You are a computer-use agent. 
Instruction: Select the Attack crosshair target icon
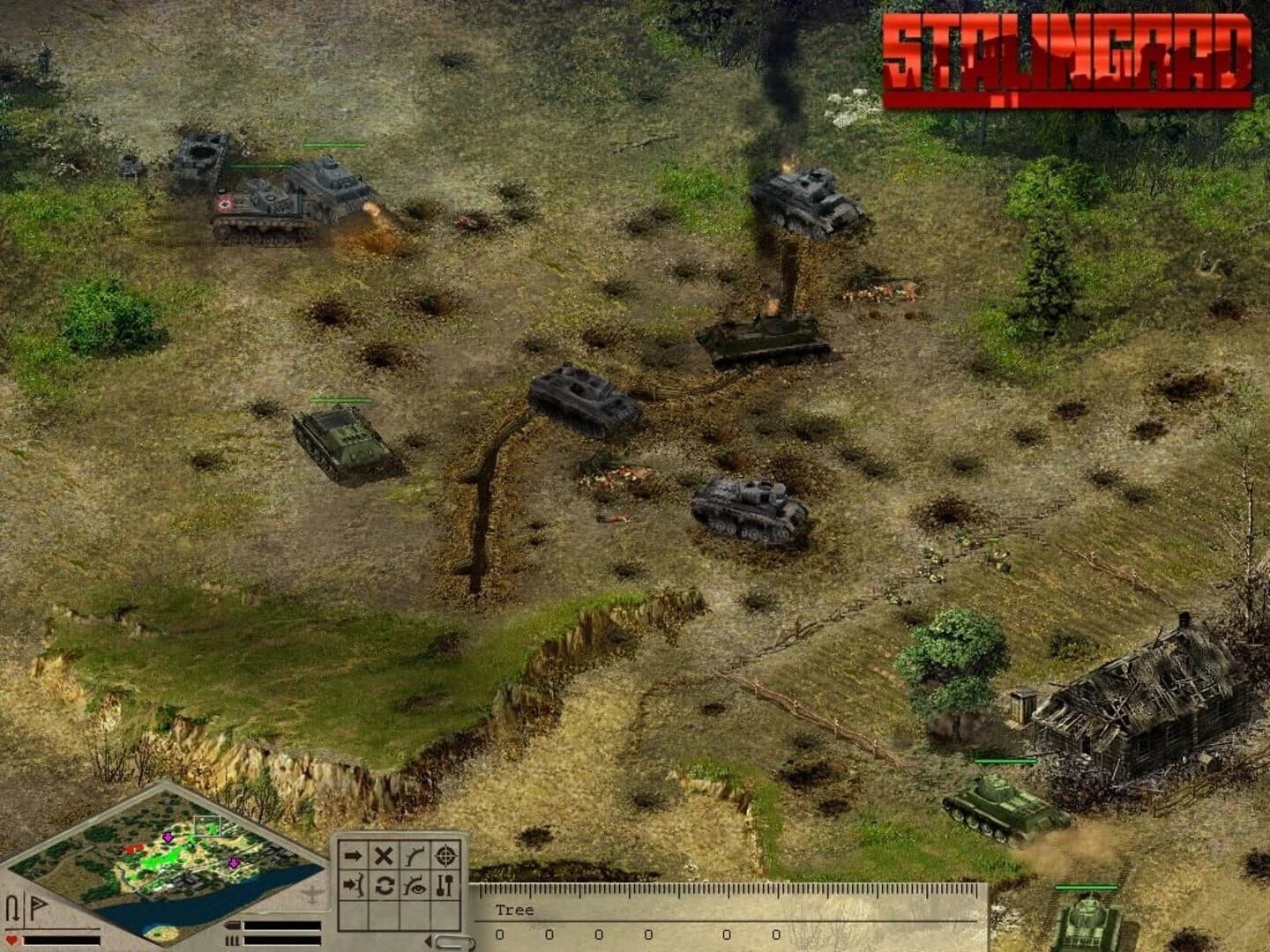click(x=445, y=857)
